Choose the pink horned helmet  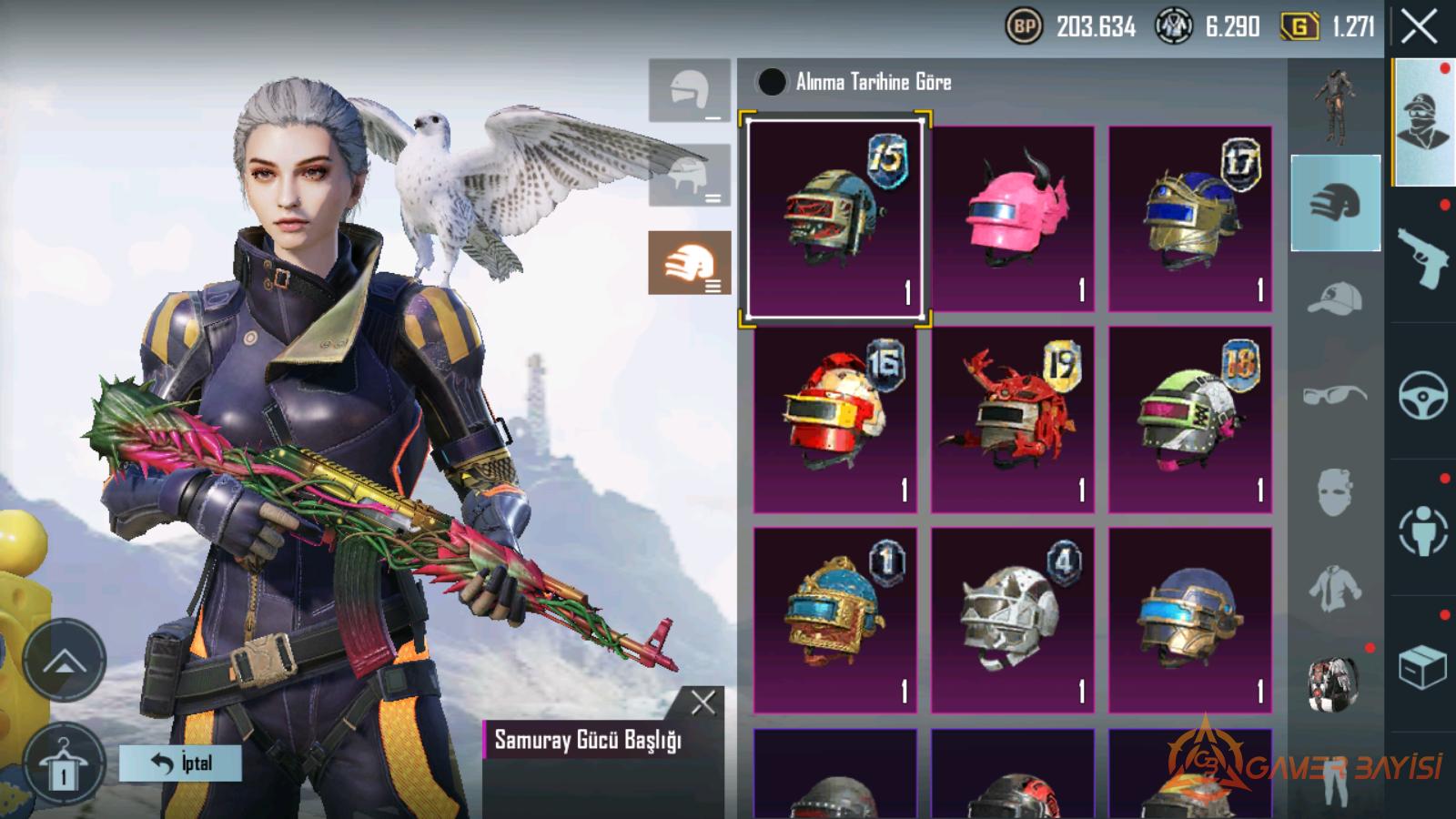1012,218
